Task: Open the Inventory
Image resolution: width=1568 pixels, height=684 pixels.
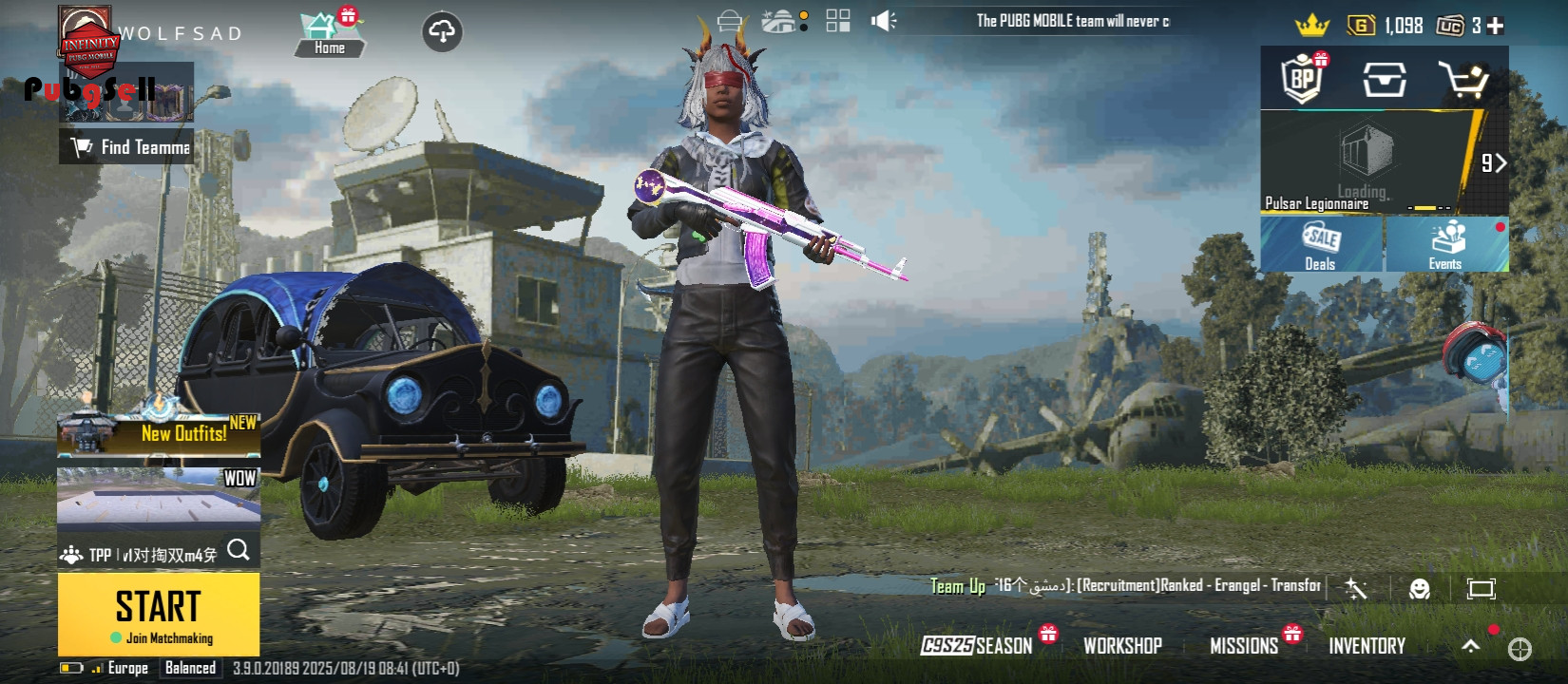Action: (1367, 646)
